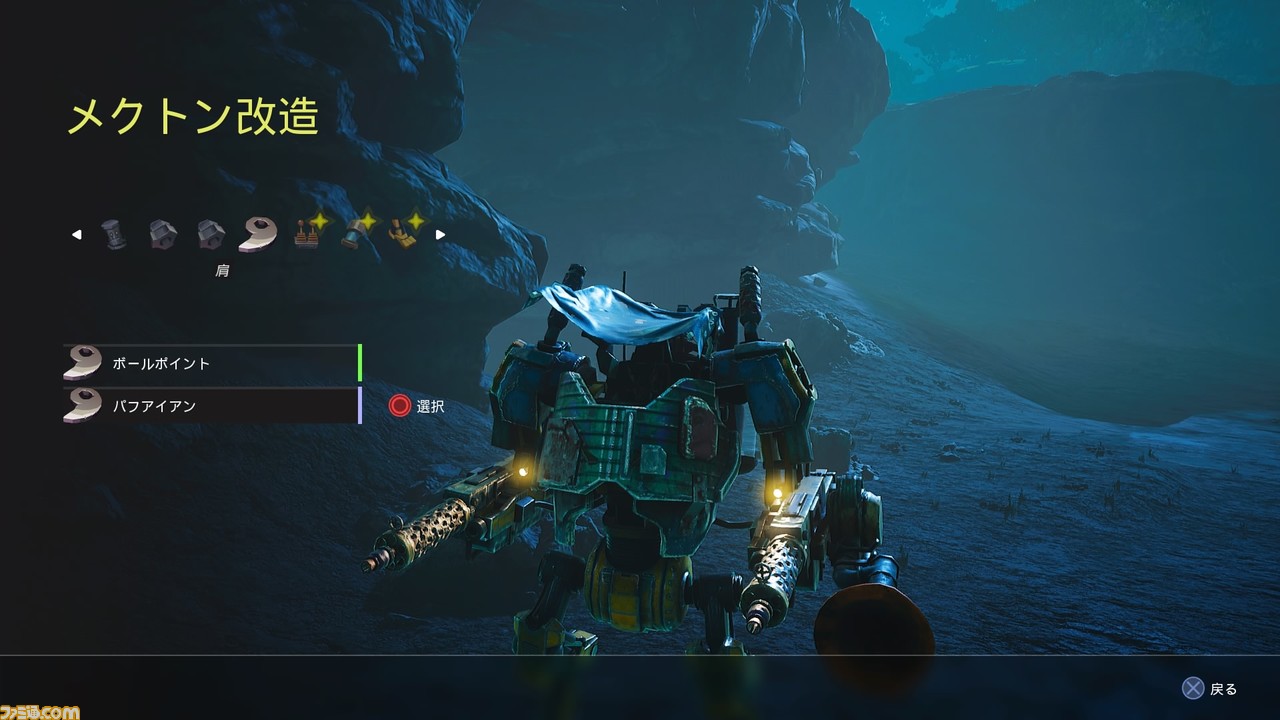Advance part categories with the right arrow
This screenshot has height=720, width=1280.
(x=440, y=235)
